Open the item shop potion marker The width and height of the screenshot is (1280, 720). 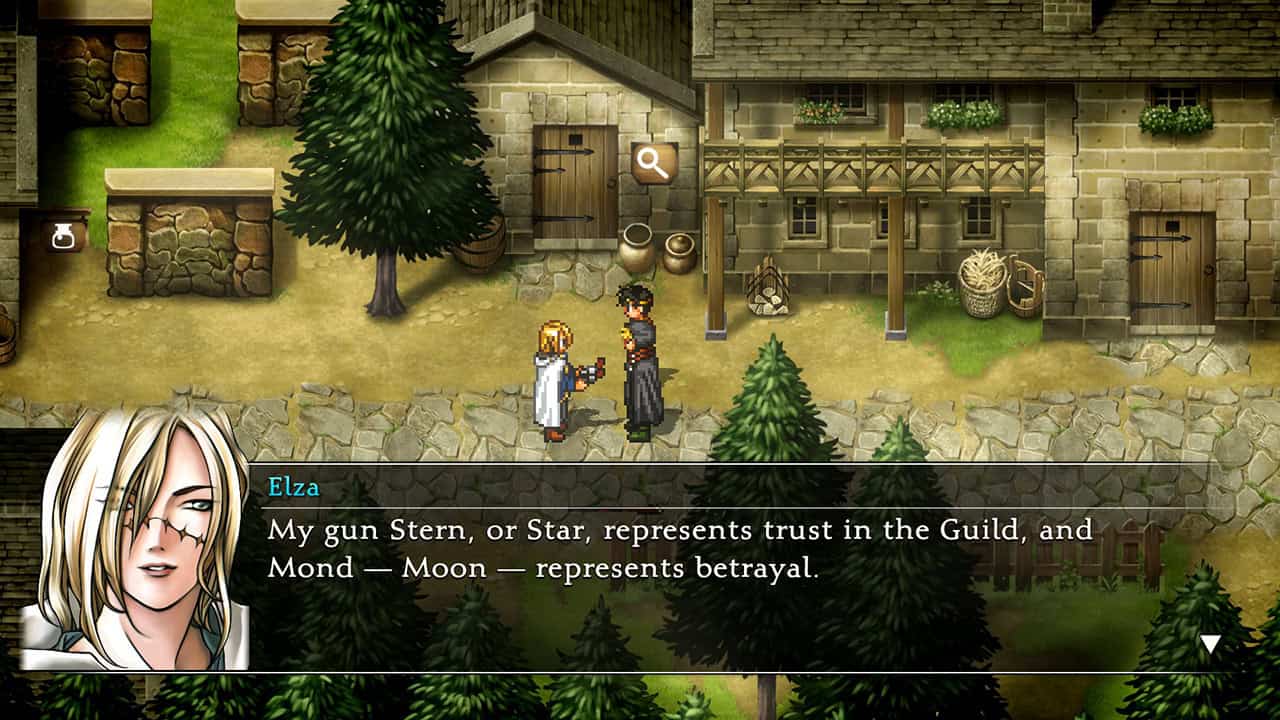63,236
